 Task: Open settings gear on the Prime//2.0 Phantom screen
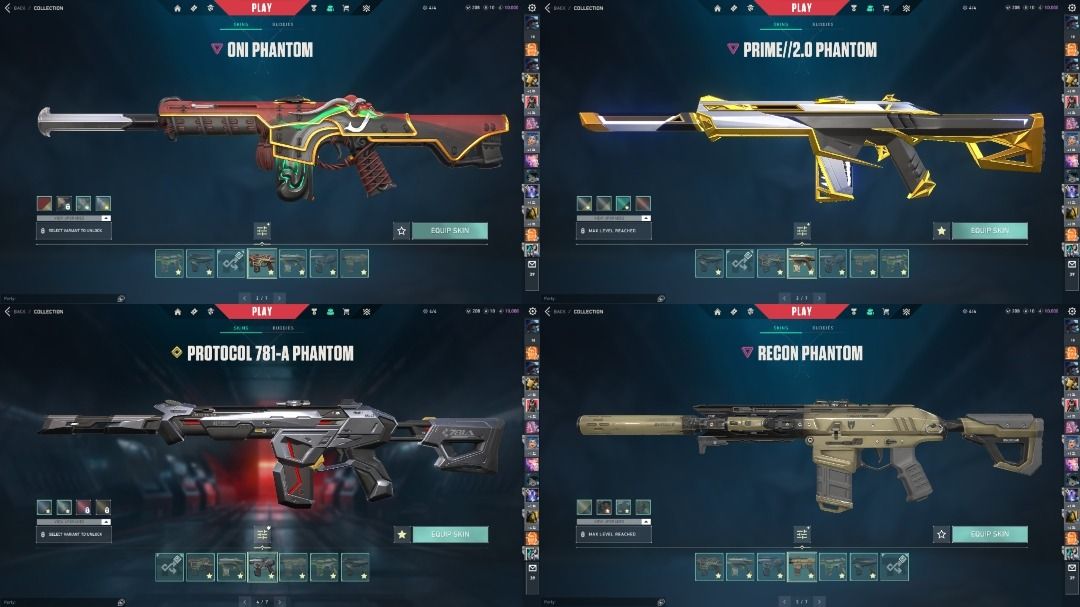click(x=1071, y=8)
